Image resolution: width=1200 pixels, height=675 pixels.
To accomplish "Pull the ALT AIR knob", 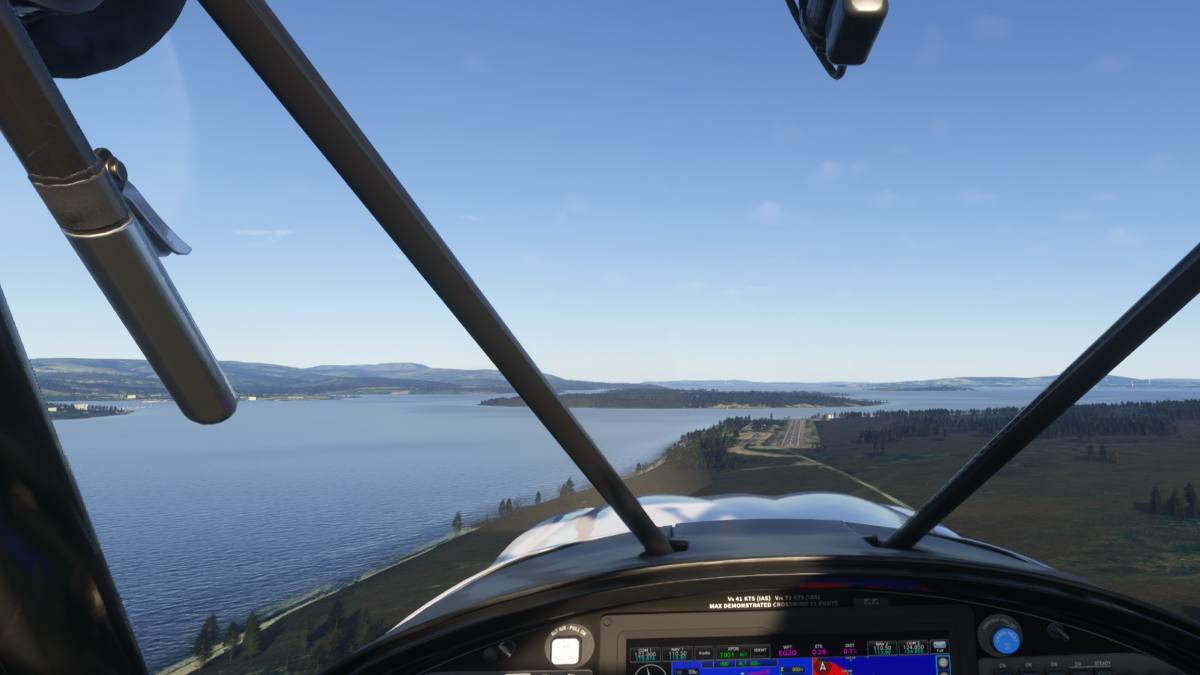I will [x=566, y=650].
